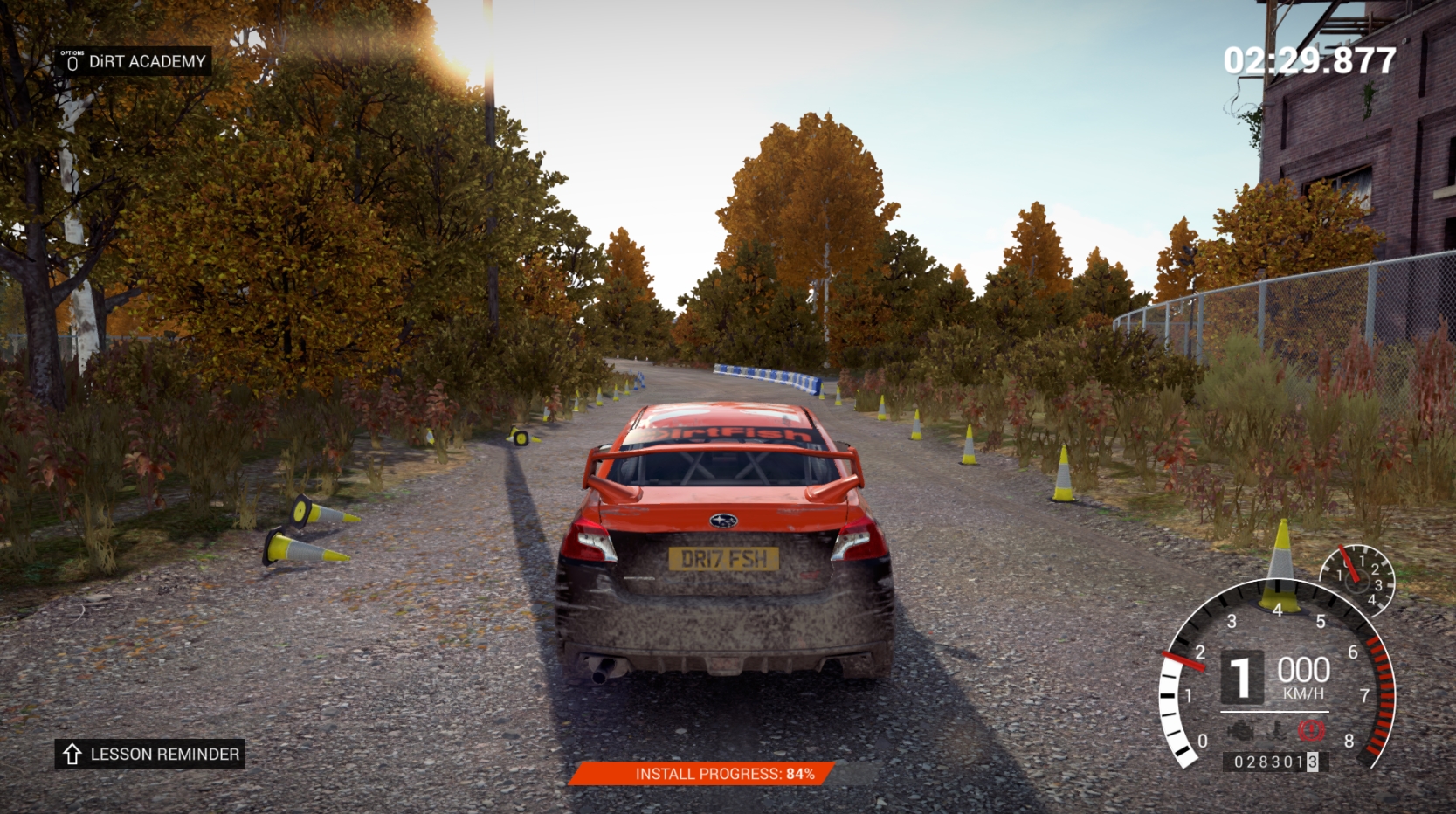The image size is (1456, 814).
Task: Click the up-arrow icon on Lesson Reminder
Action: (72, 755)
